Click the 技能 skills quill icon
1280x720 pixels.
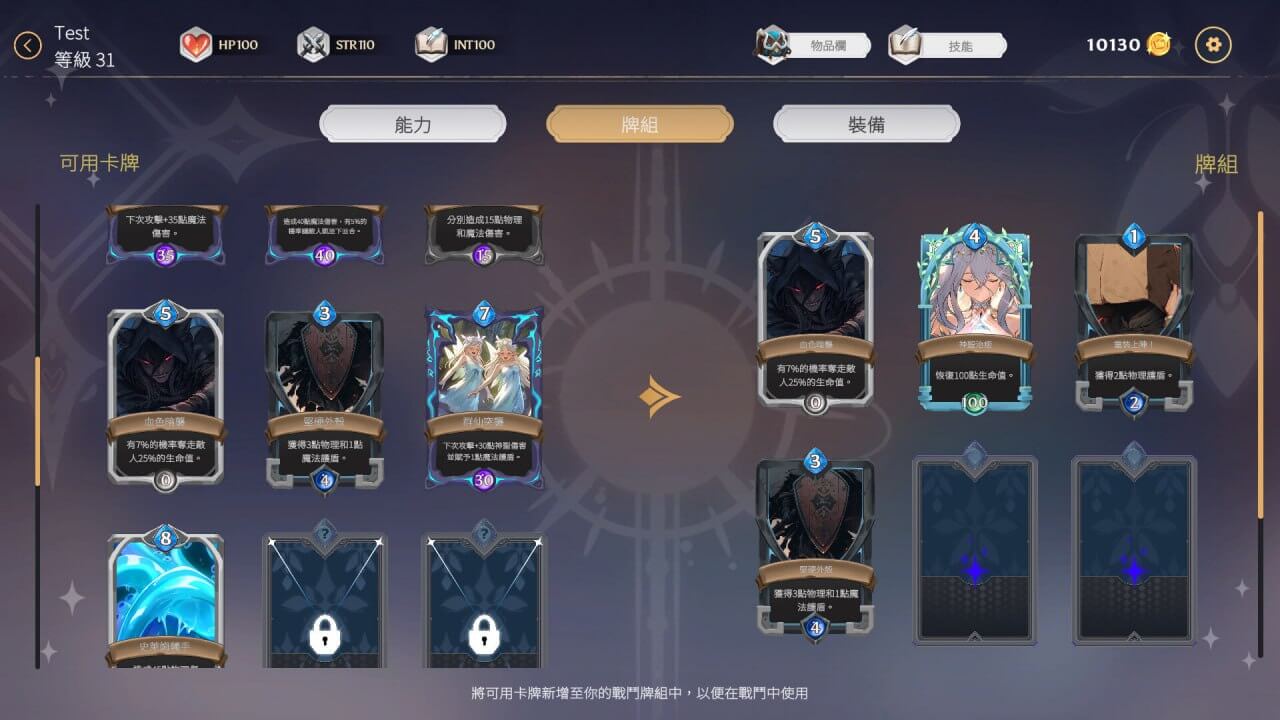pyautogui.click(x=903, y=44)
